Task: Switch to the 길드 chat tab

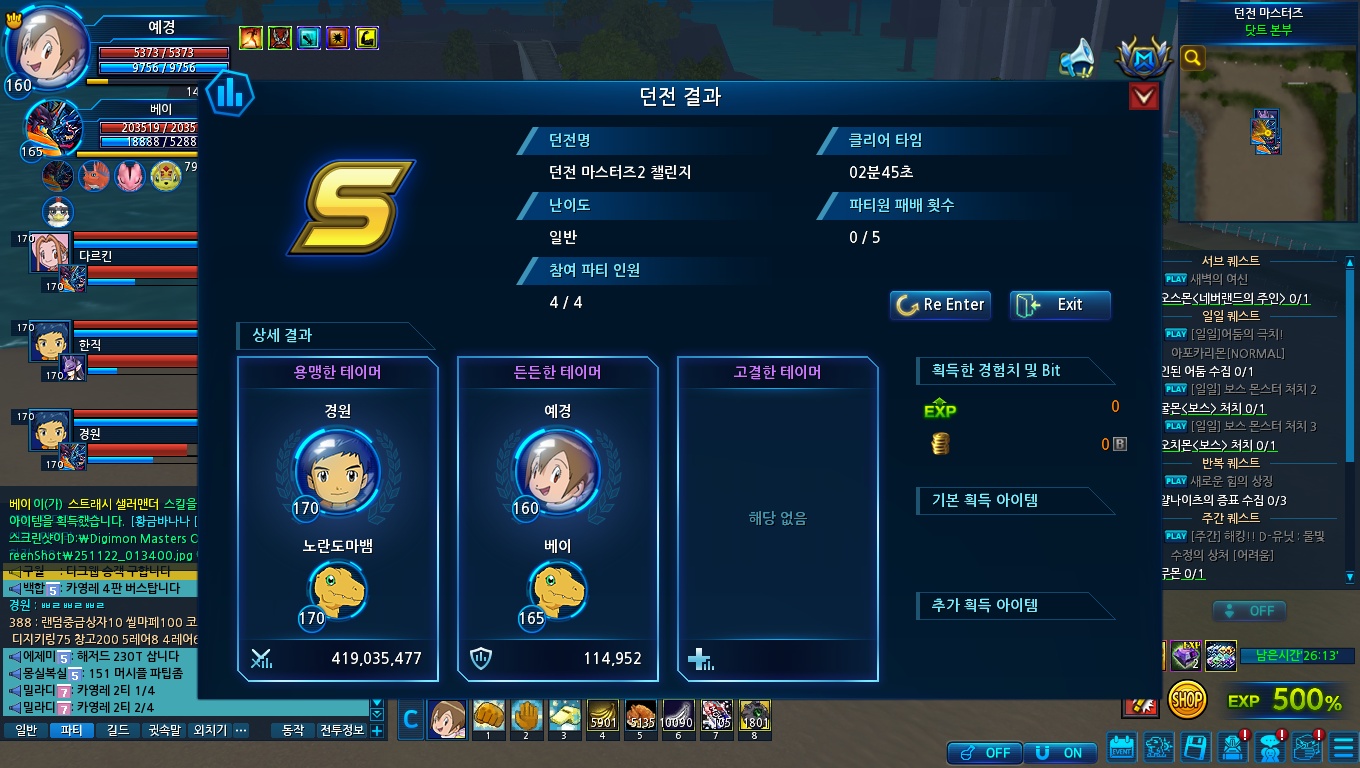Action: coord(118,731)
